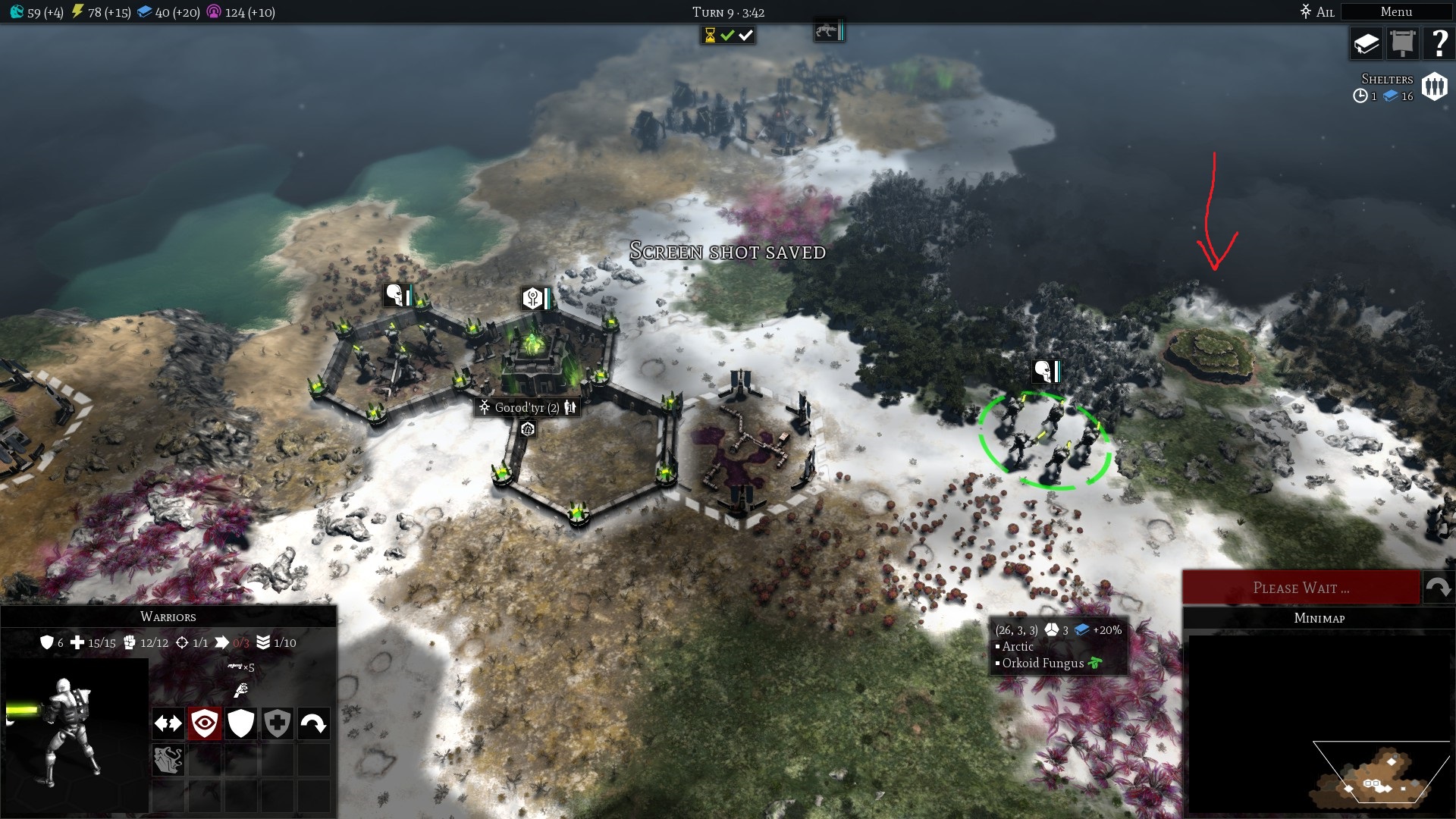
Task: Toggle the Warriors' Overwatch stance
Action: click(x=204, y=723)
